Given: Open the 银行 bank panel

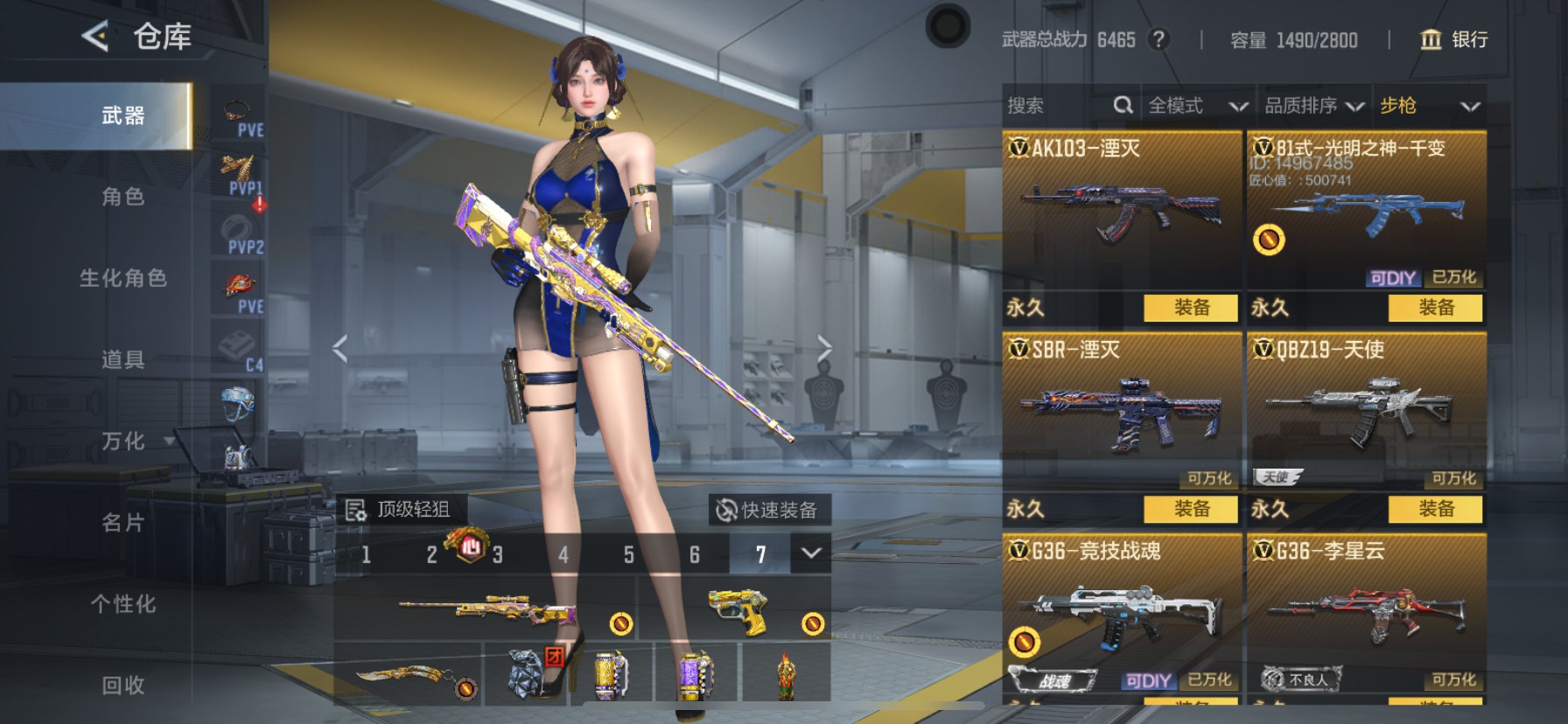Looking at the screenshot, I should (1456, 40).
